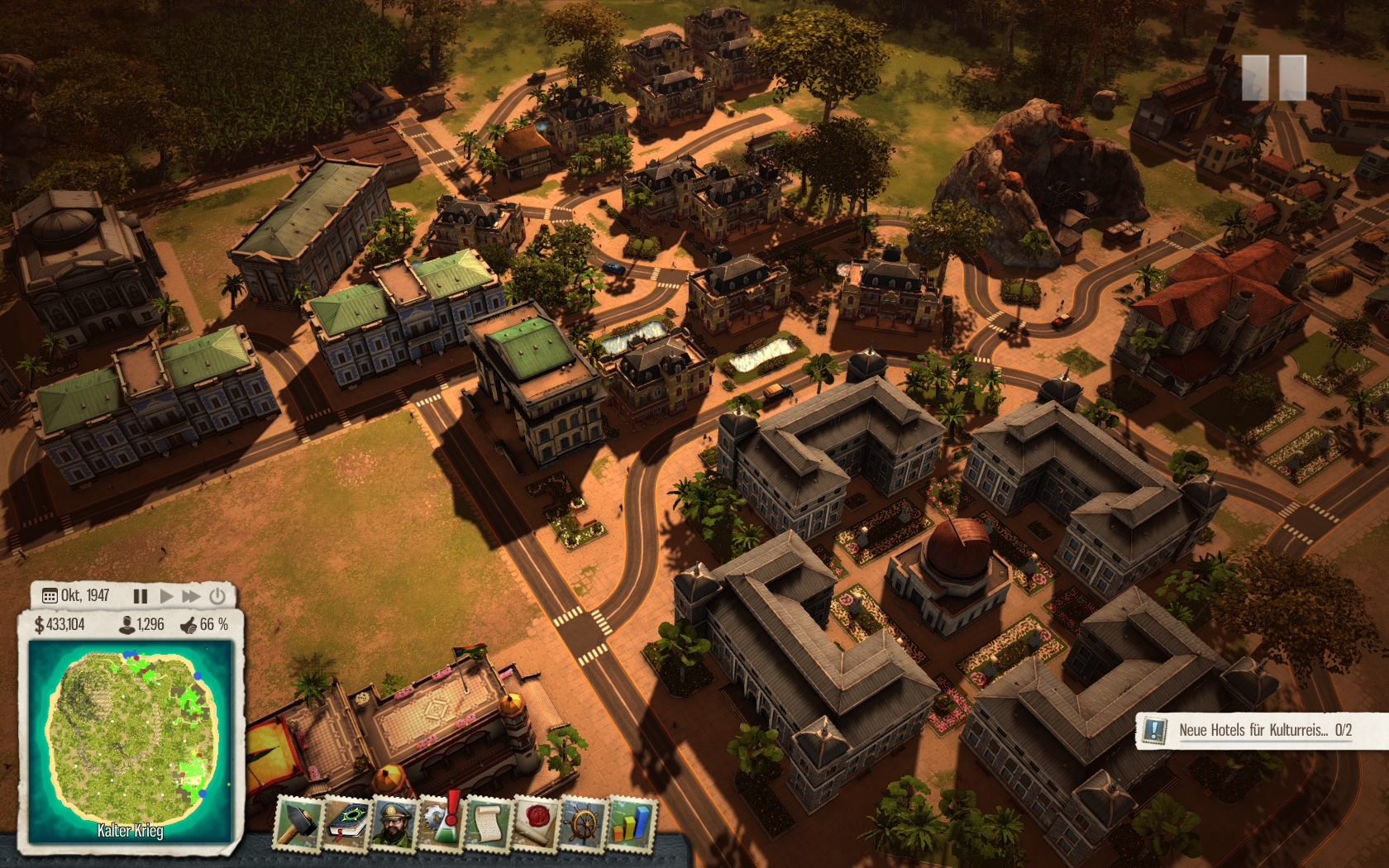This screenshot has height=868, width=1389.
Task: Open the ship wheel trade stamp
Action: (584, 823)
